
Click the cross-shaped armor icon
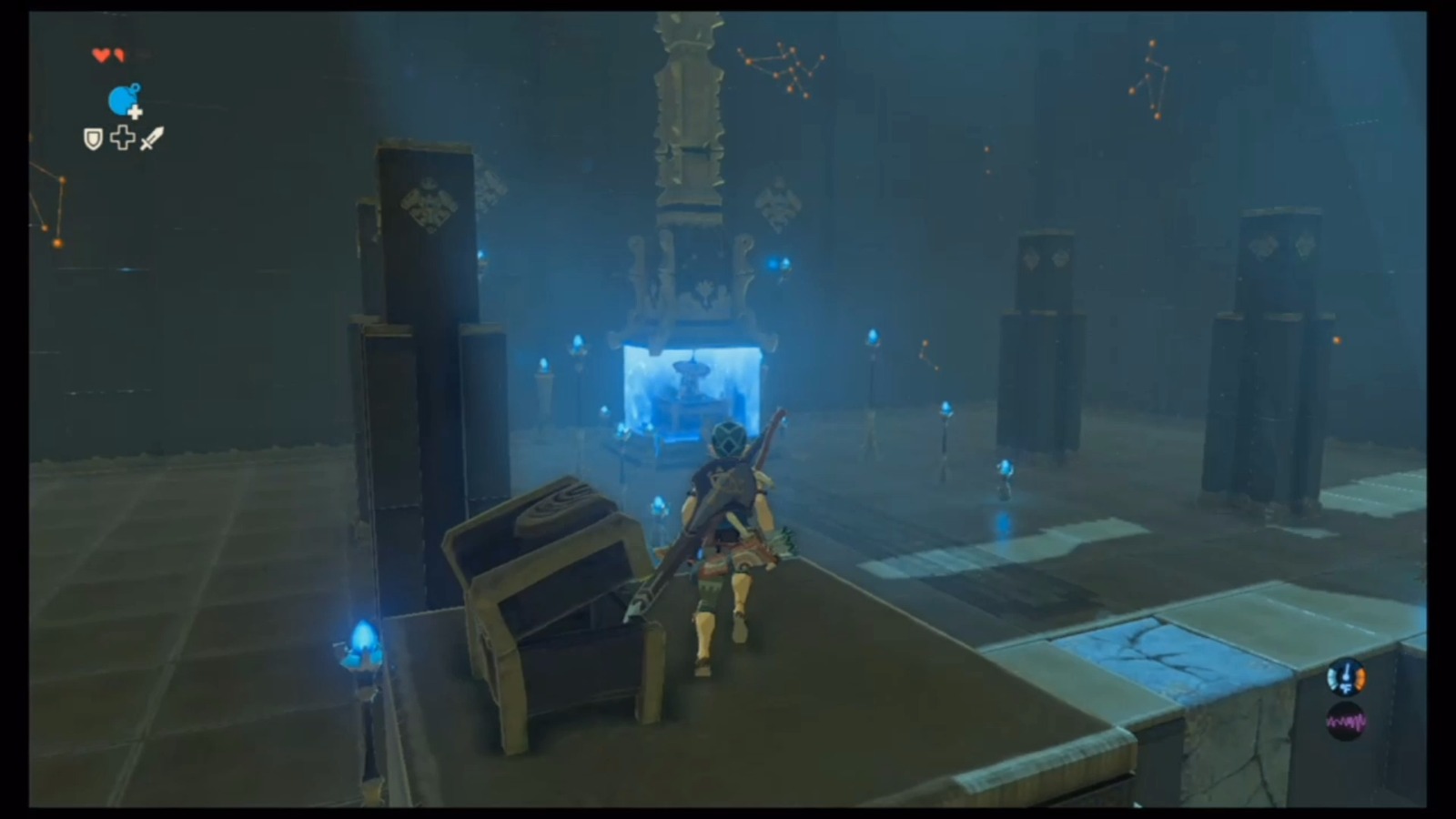121,138
